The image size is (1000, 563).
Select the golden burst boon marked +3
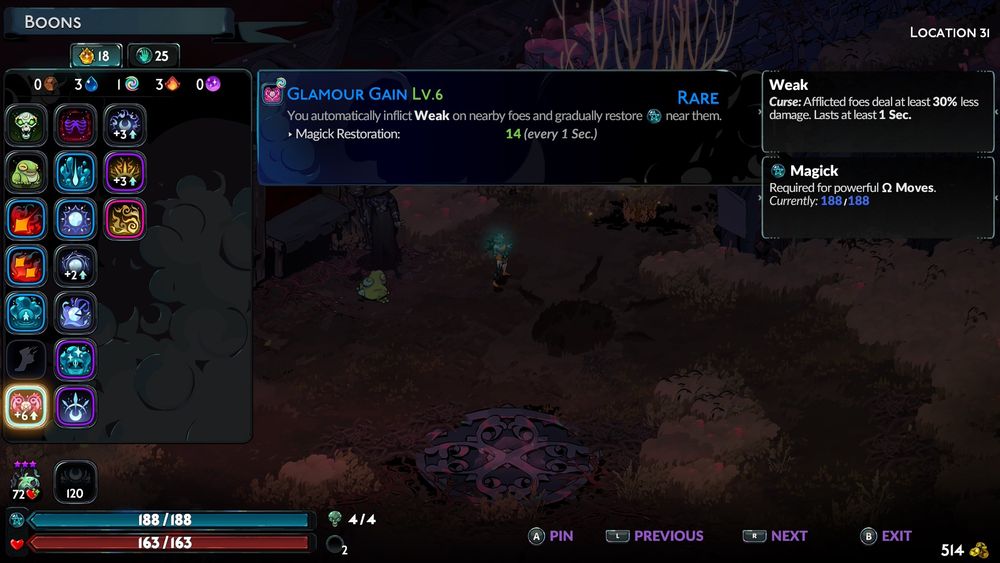(x=125, y=172)
